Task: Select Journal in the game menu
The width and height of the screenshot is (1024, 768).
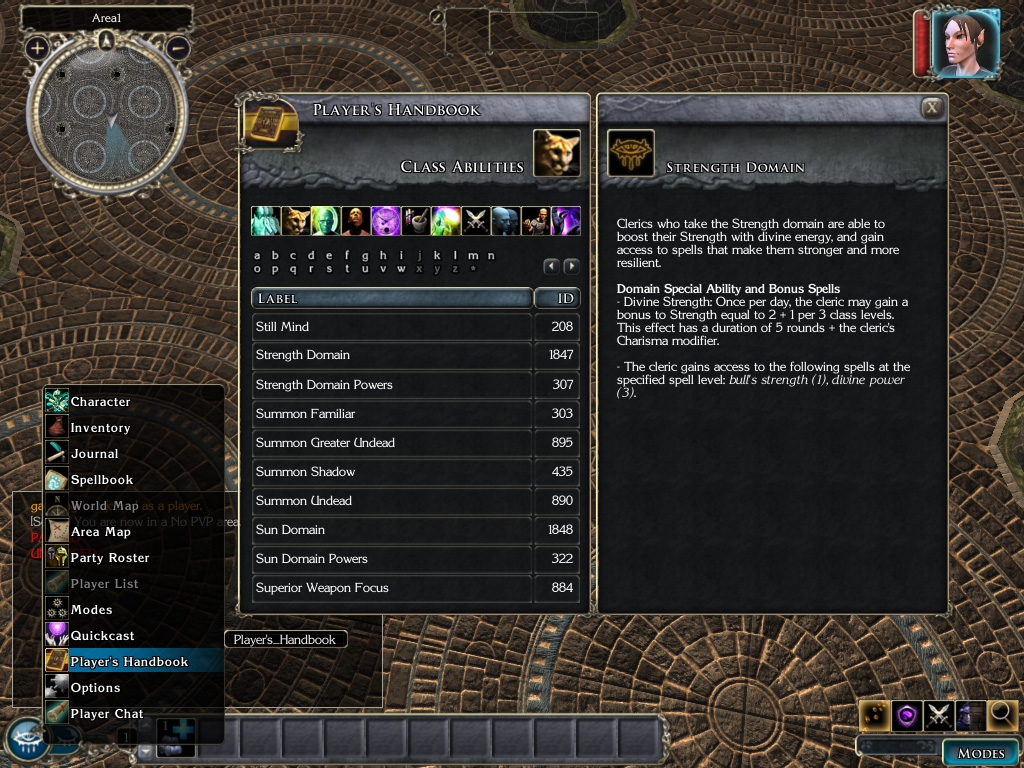Action: click(x=94, y=454)
